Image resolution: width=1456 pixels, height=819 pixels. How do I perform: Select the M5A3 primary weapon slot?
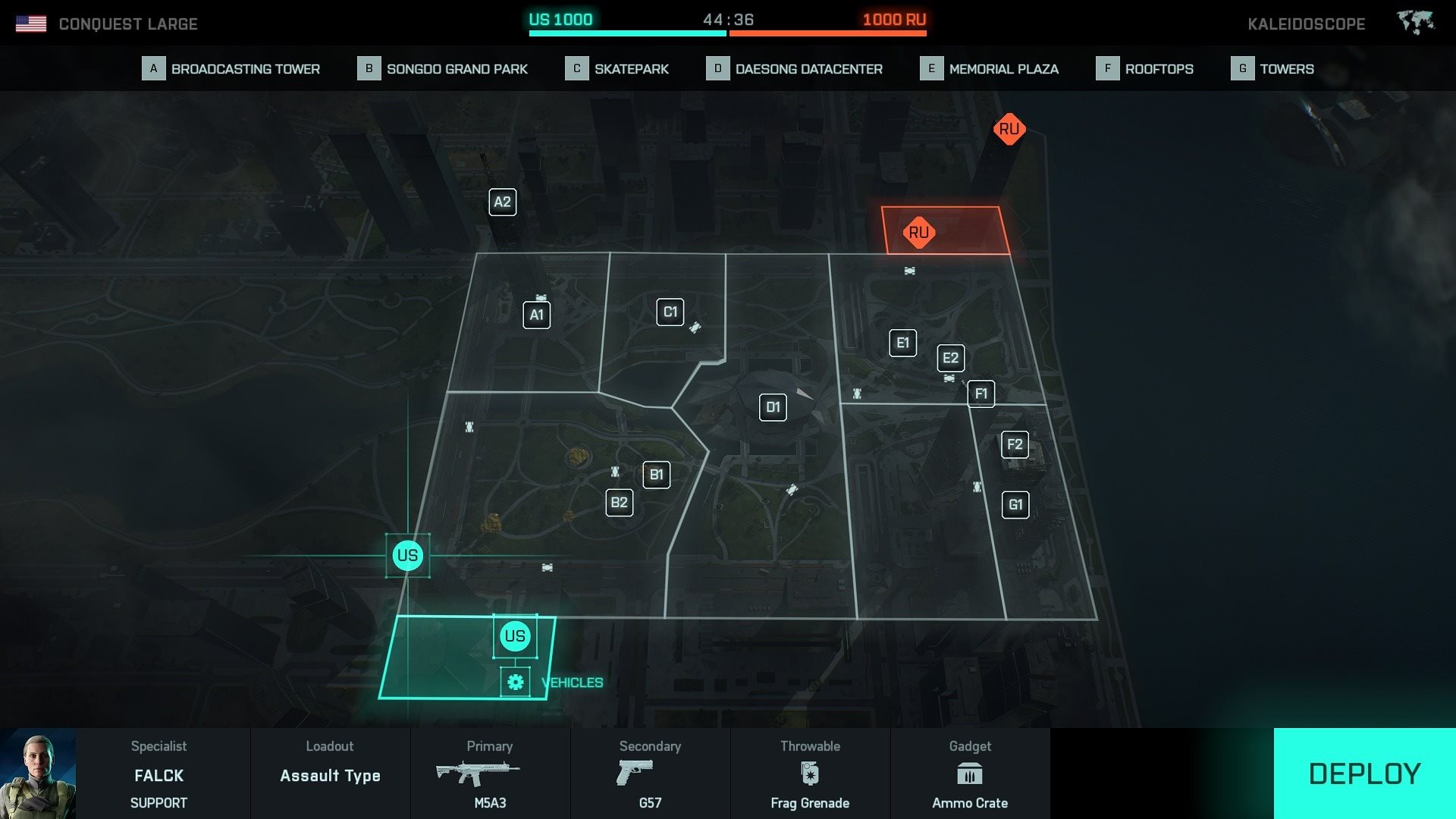(x=490, y=773)
